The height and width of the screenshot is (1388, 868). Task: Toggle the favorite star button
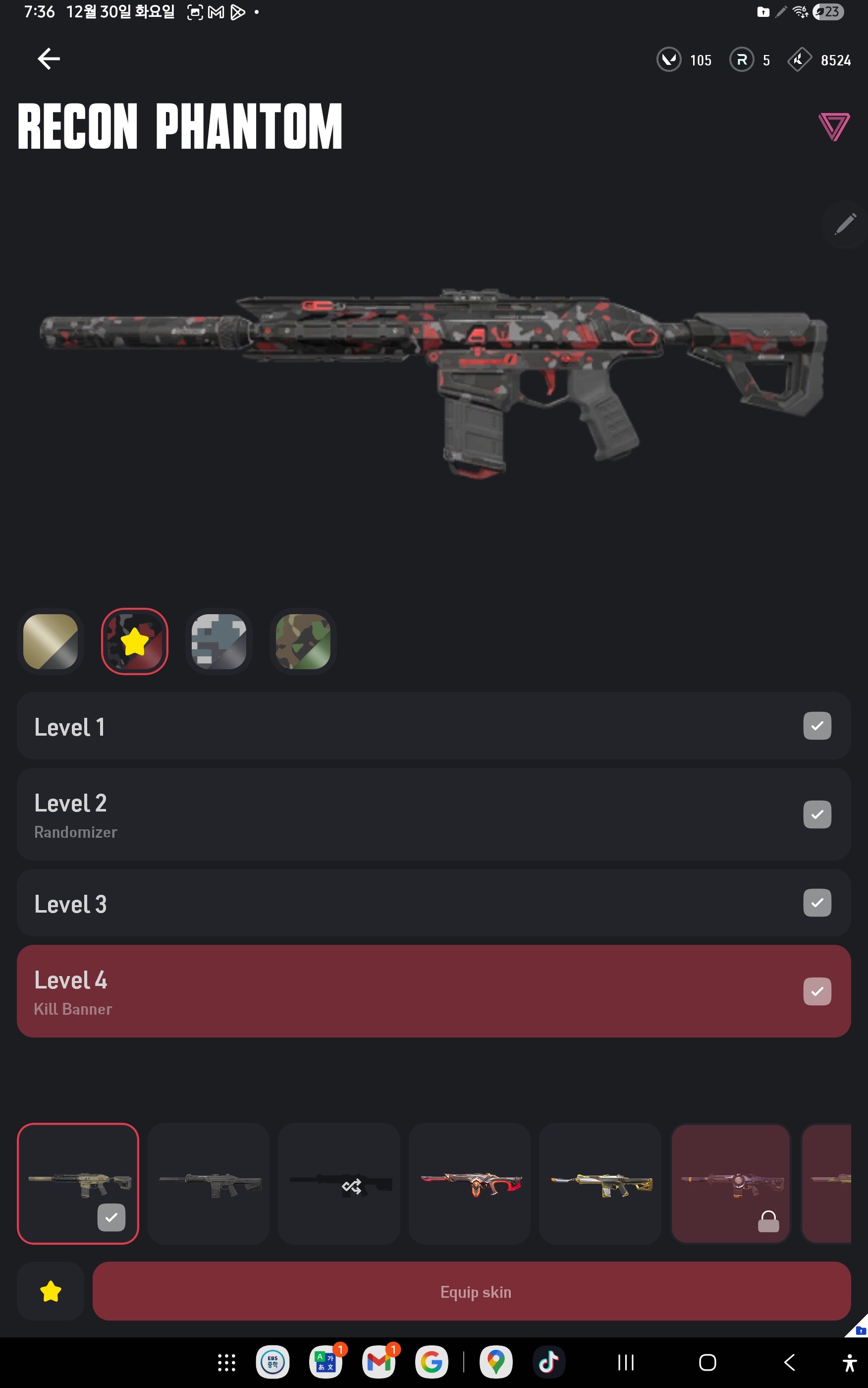pos(51,1291)
